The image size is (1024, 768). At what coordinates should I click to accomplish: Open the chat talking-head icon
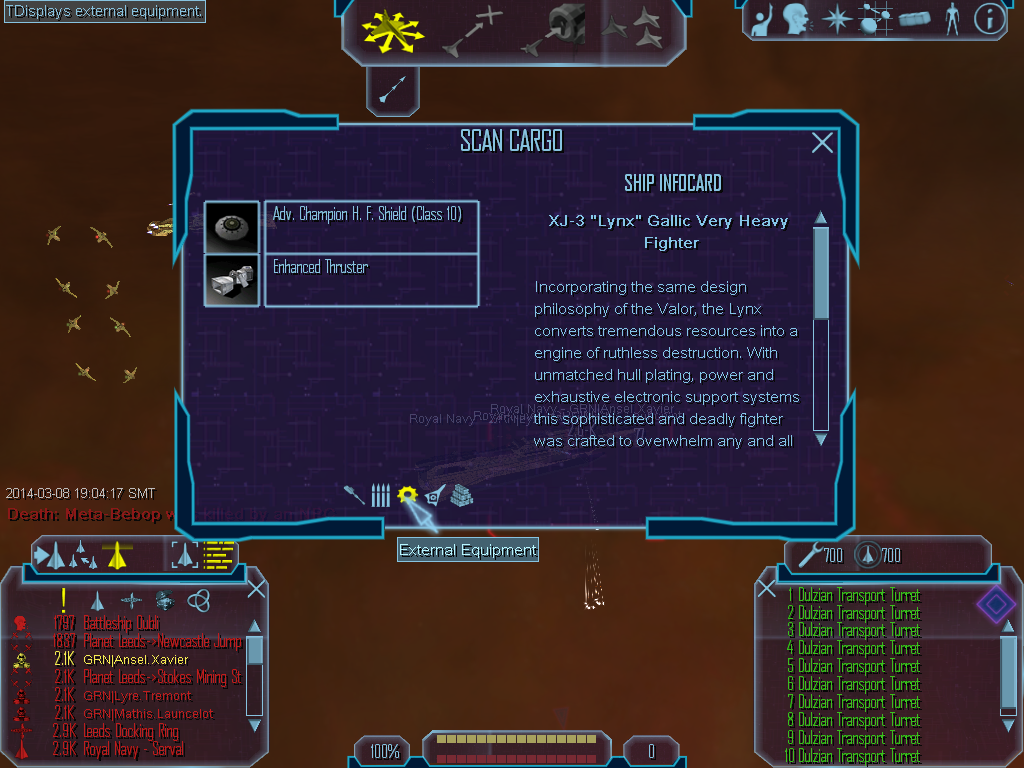(x=796, y=19)
